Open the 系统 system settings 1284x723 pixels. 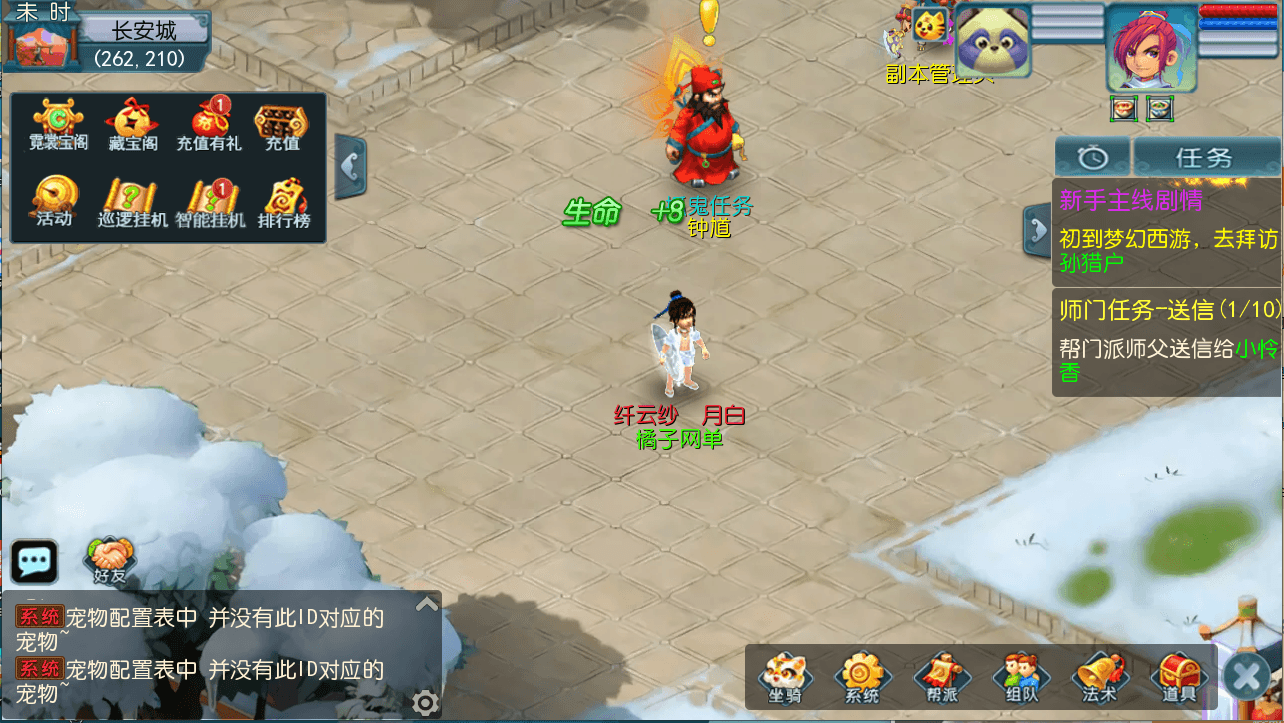[x=862, y=678]
